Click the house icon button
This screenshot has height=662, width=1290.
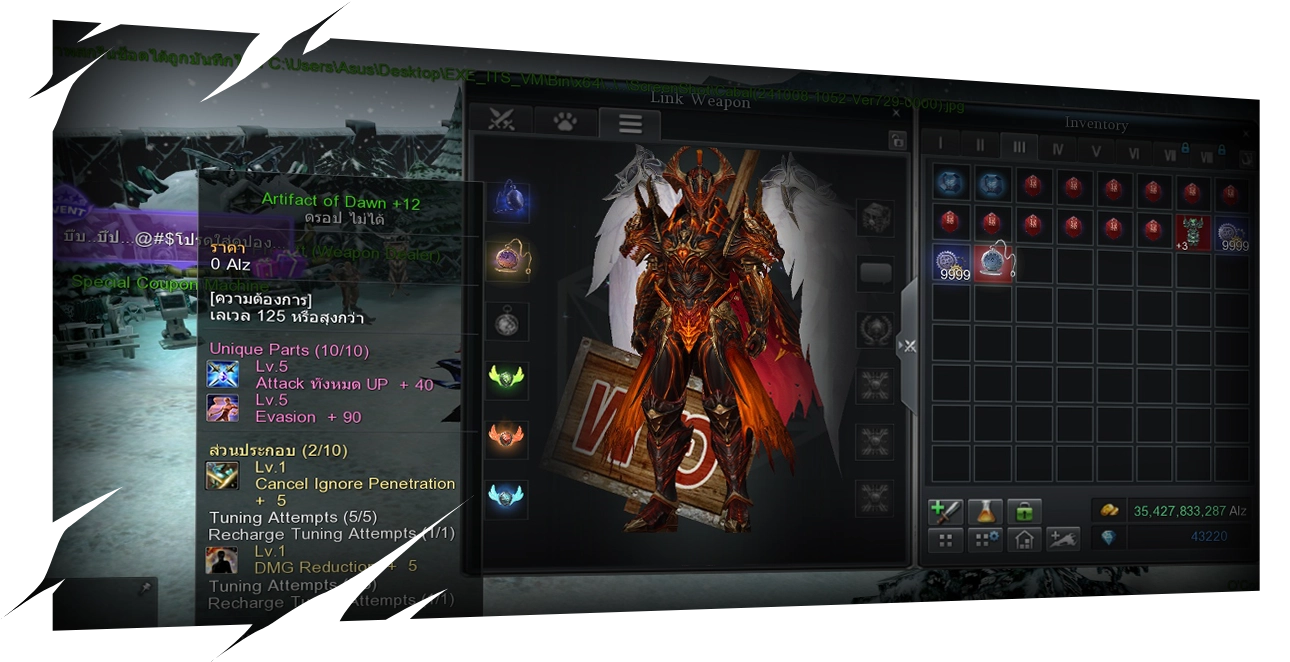1024,540
